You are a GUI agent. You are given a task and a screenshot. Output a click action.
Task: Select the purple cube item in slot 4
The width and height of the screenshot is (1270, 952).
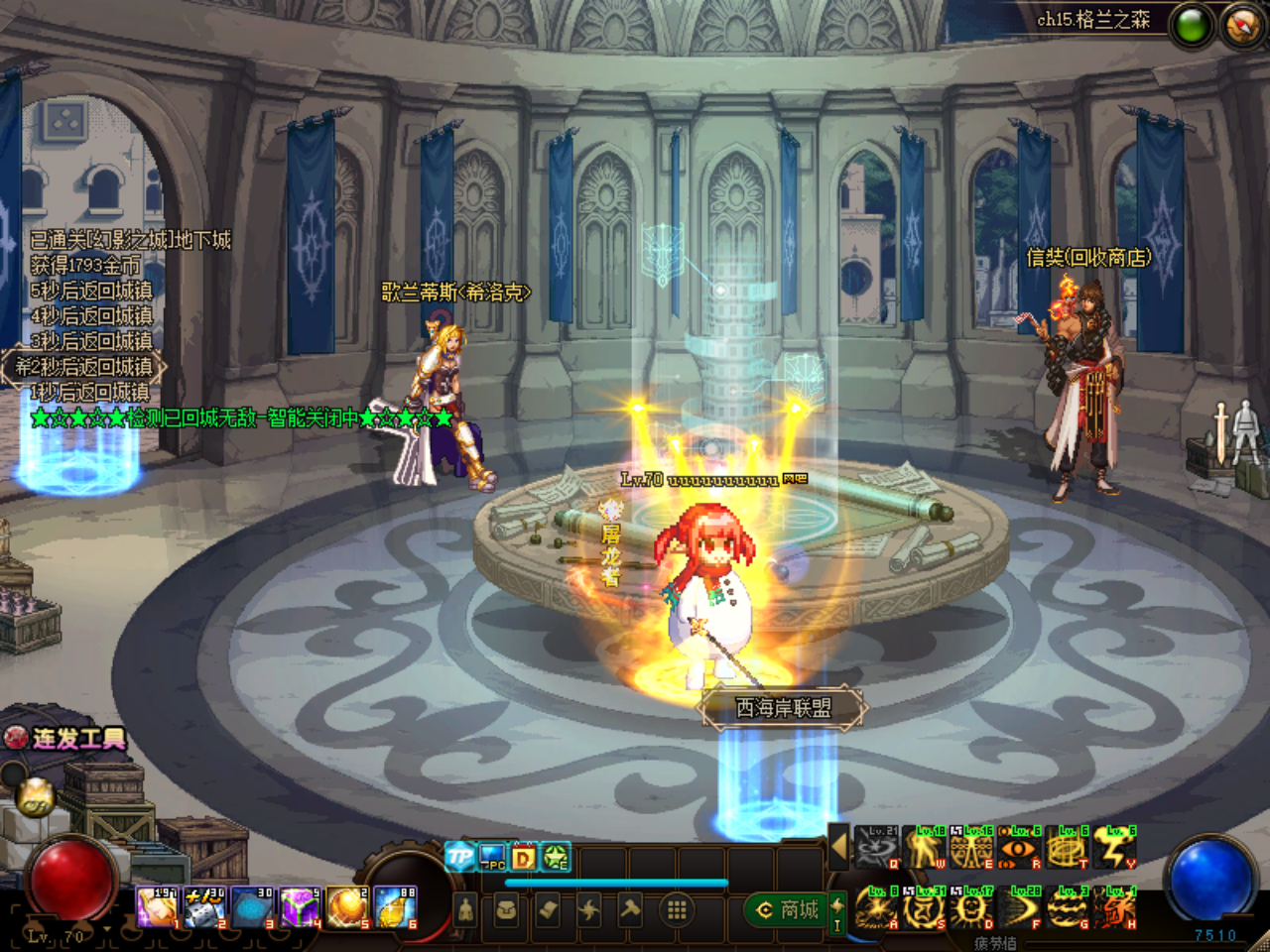click(x=300, y=907)
